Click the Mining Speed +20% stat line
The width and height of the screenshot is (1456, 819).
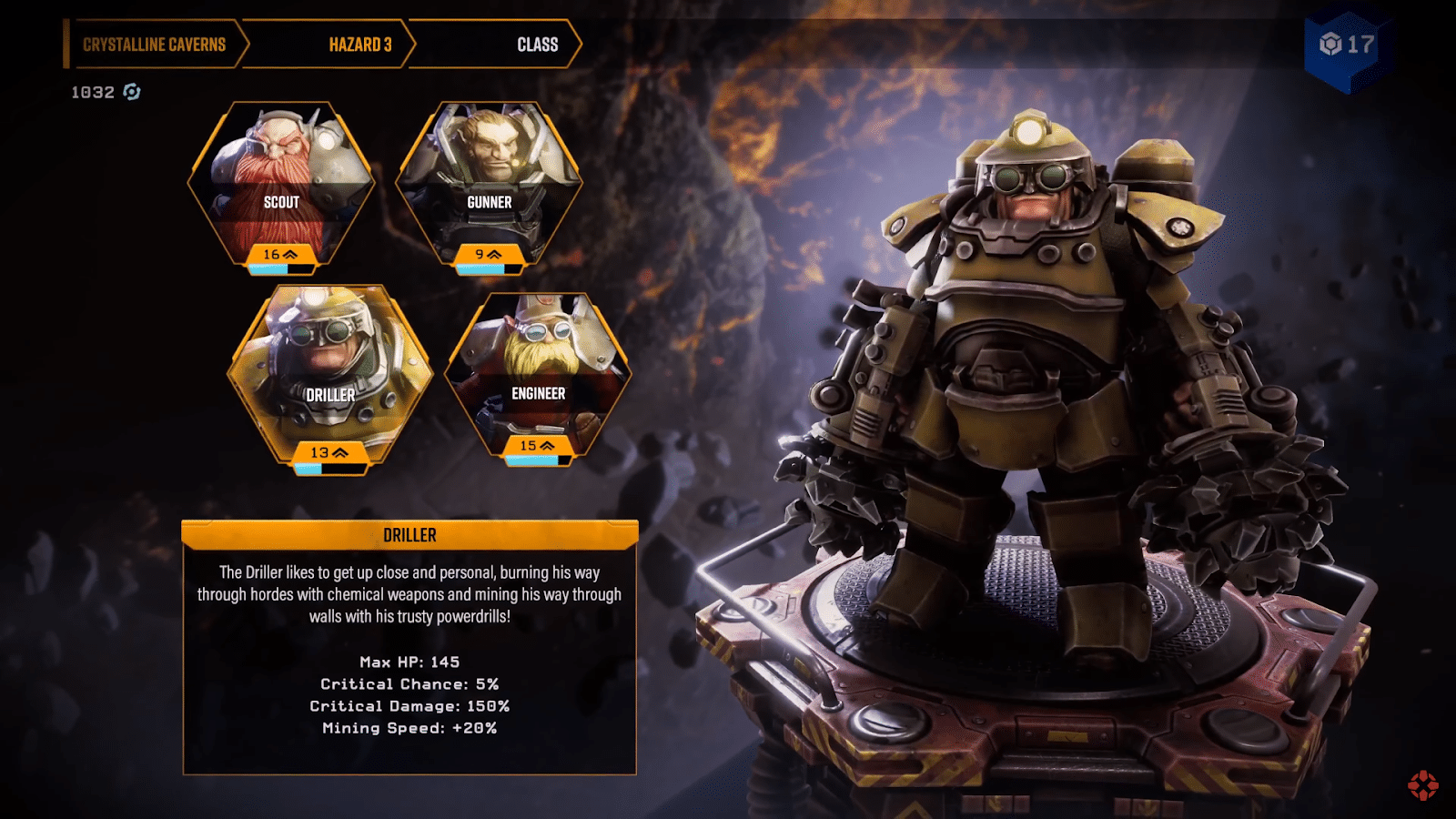click(x=409, y=728)
